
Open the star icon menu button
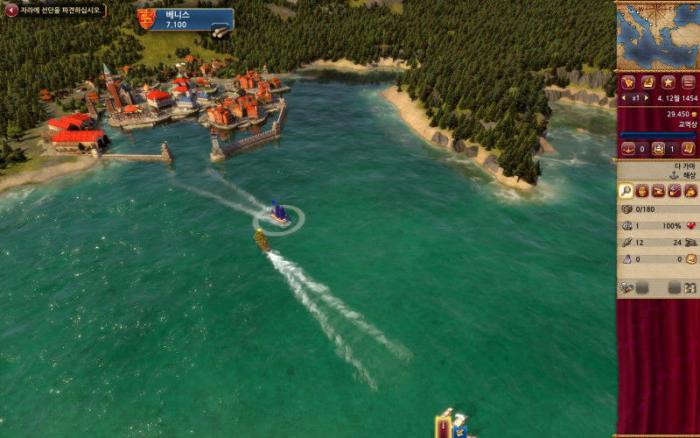tap(667, 82)
